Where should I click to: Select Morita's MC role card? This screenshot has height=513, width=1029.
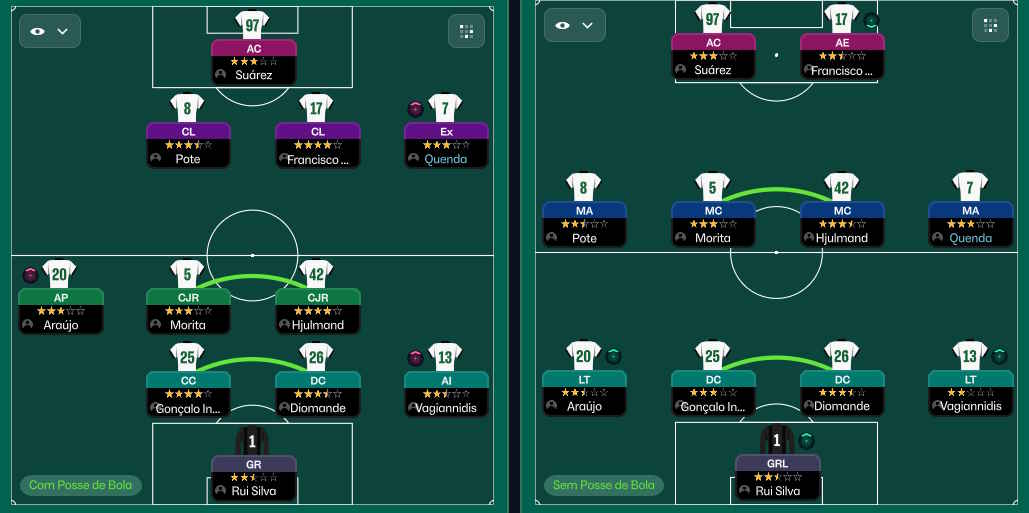(713, 224)
